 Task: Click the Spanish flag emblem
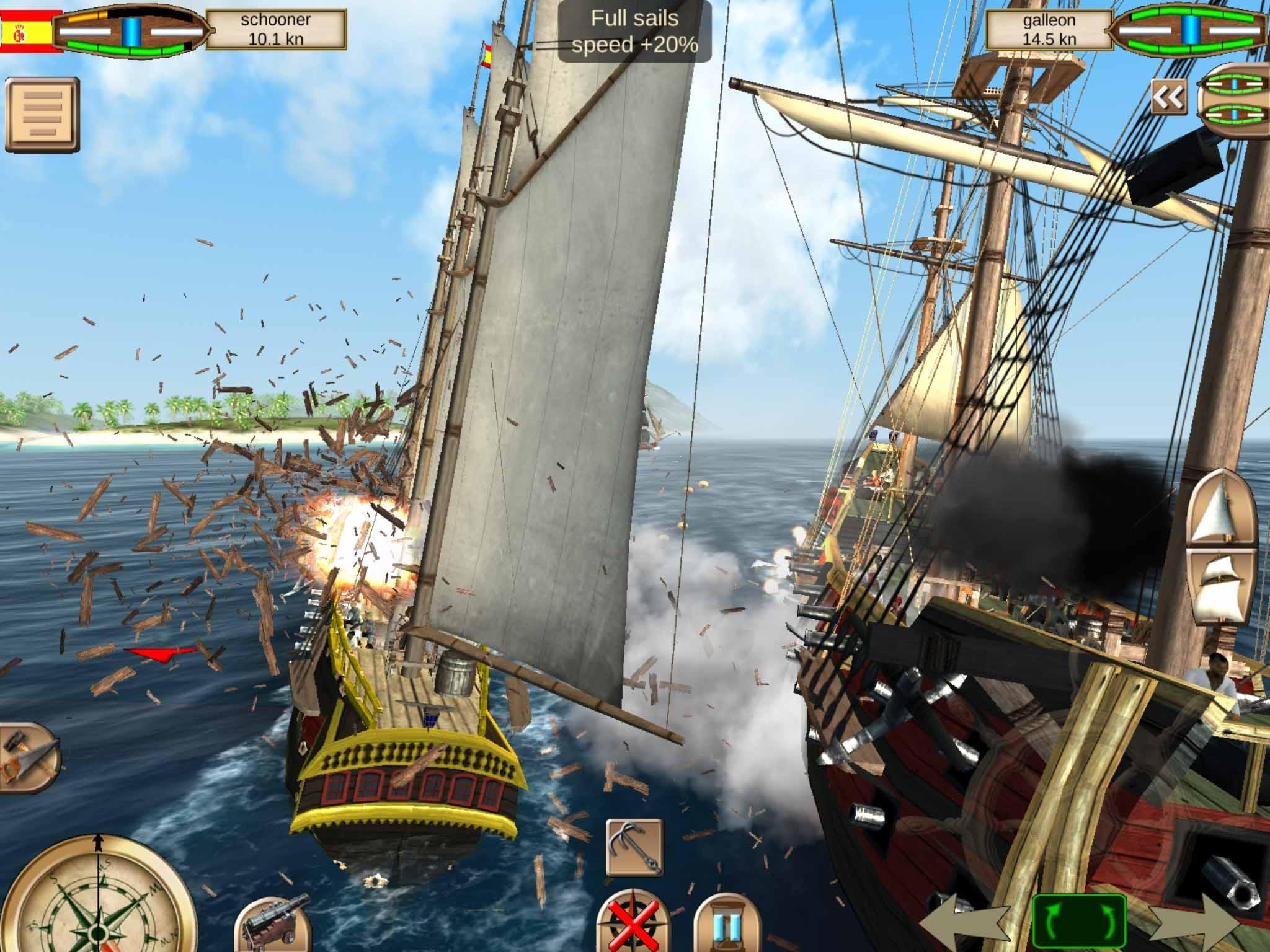pyautogui.click(x=28, y=30)
